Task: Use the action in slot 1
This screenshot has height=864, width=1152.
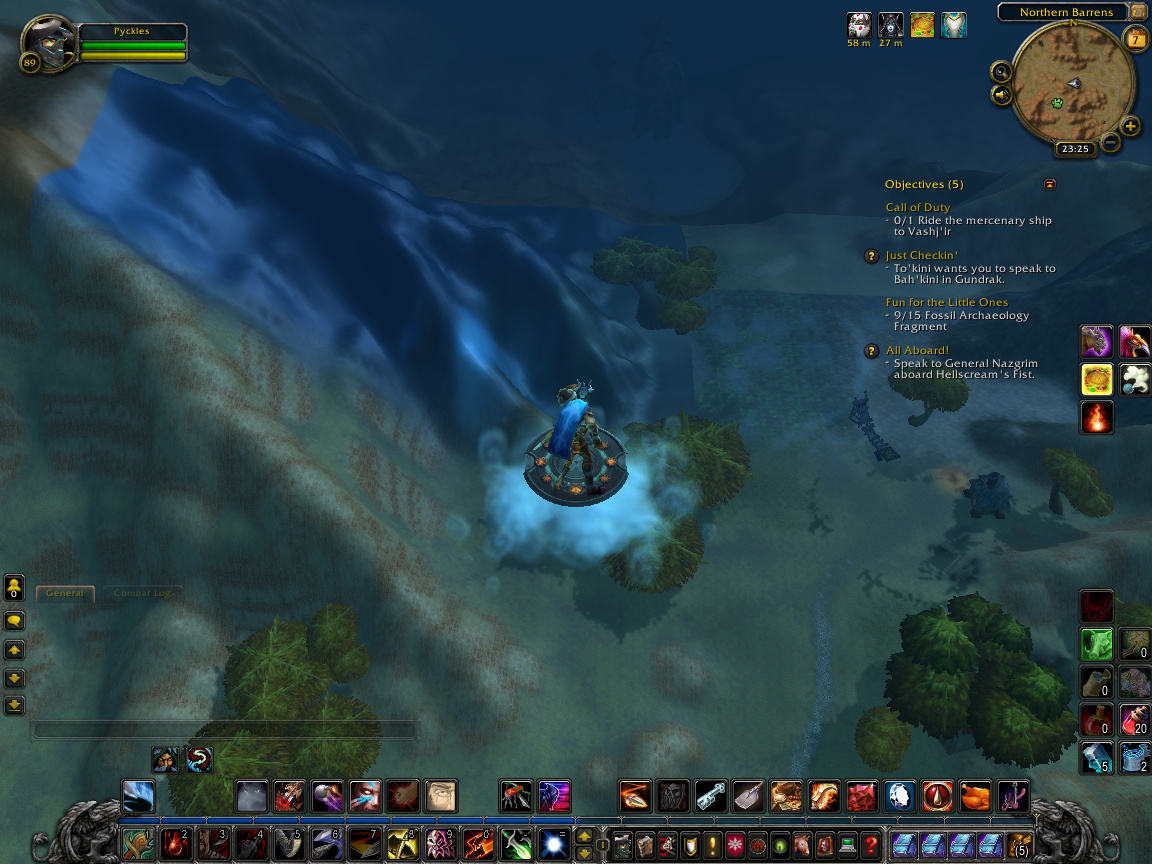Action: [138, 844]
